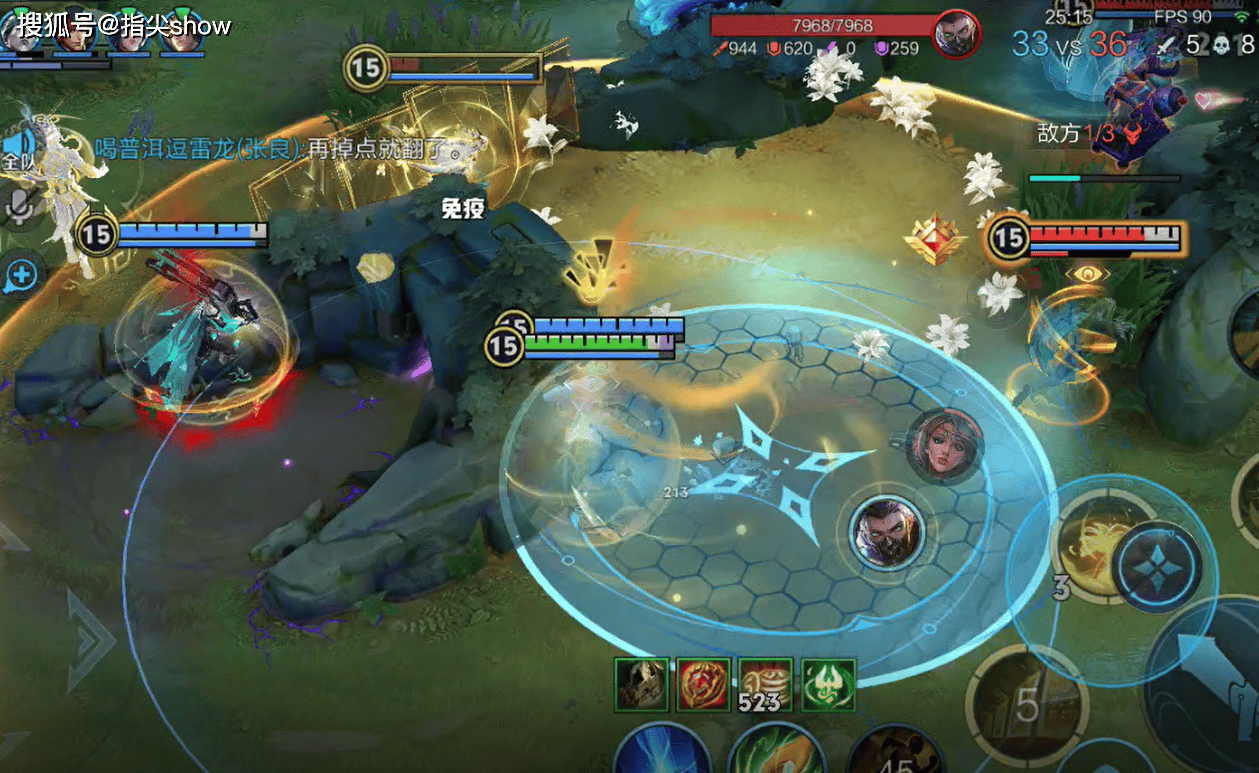
Task: Select the red rose shield equipment icon
Action: 703,685
